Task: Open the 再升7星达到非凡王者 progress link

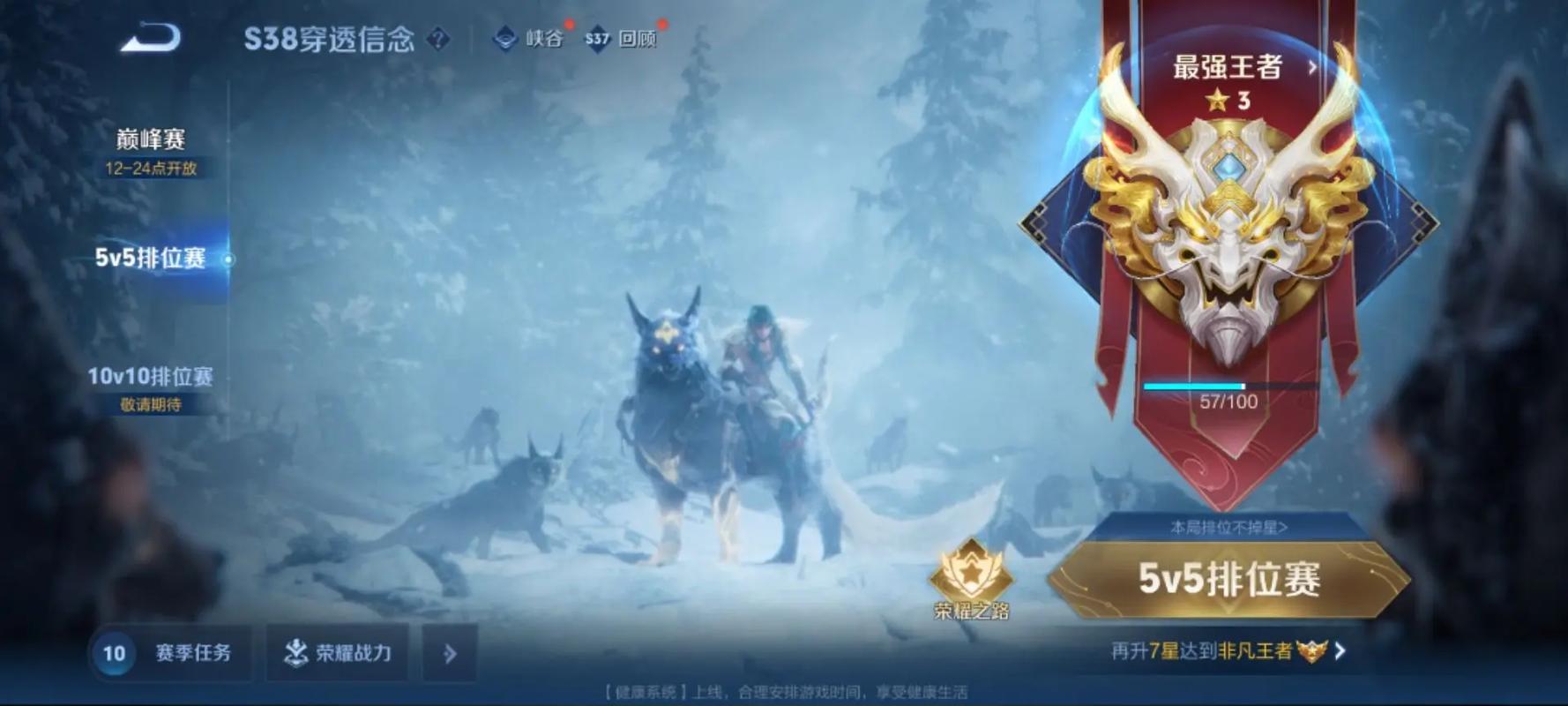Action: click(x=1228, y=651)
